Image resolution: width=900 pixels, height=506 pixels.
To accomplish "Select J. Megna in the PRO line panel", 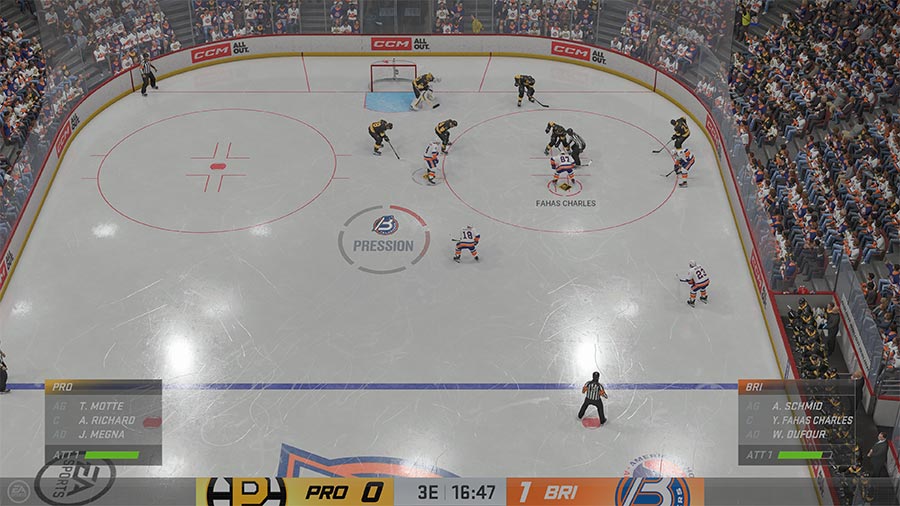I will (100, 435).
